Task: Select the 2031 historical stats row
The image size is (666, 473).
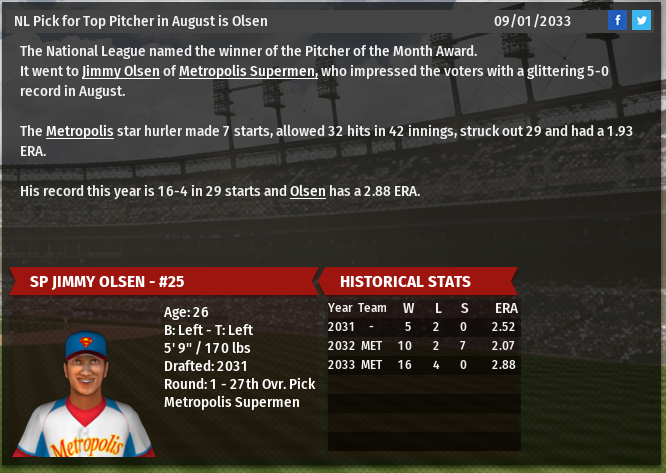Action: [x=423, y=326]
